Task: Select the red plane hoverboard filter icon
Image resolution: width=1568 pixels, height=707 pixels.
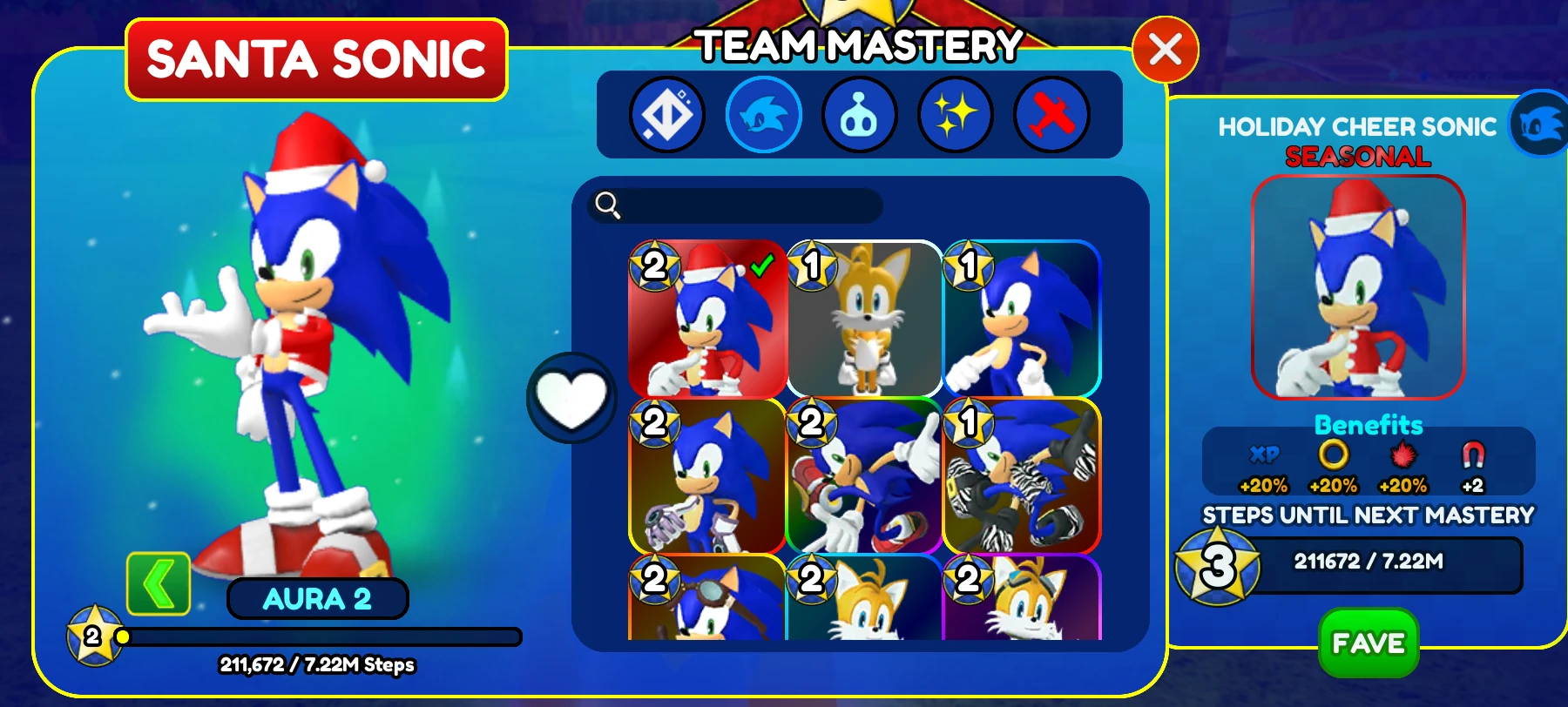Action: [x=1051, y=114]
